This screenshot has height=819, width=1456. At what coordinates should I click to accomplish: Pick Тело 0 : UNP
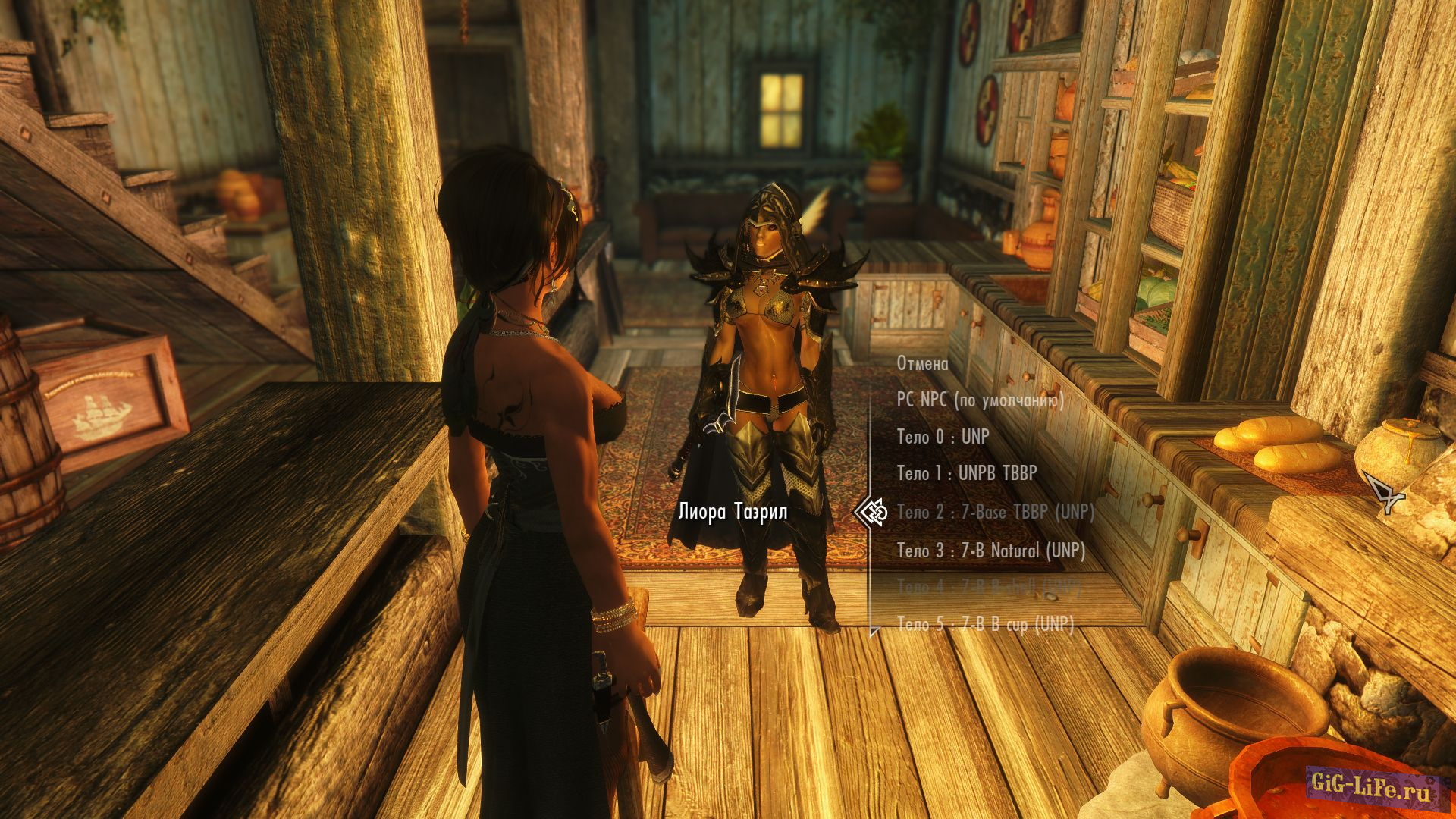(x=943, y=437)
